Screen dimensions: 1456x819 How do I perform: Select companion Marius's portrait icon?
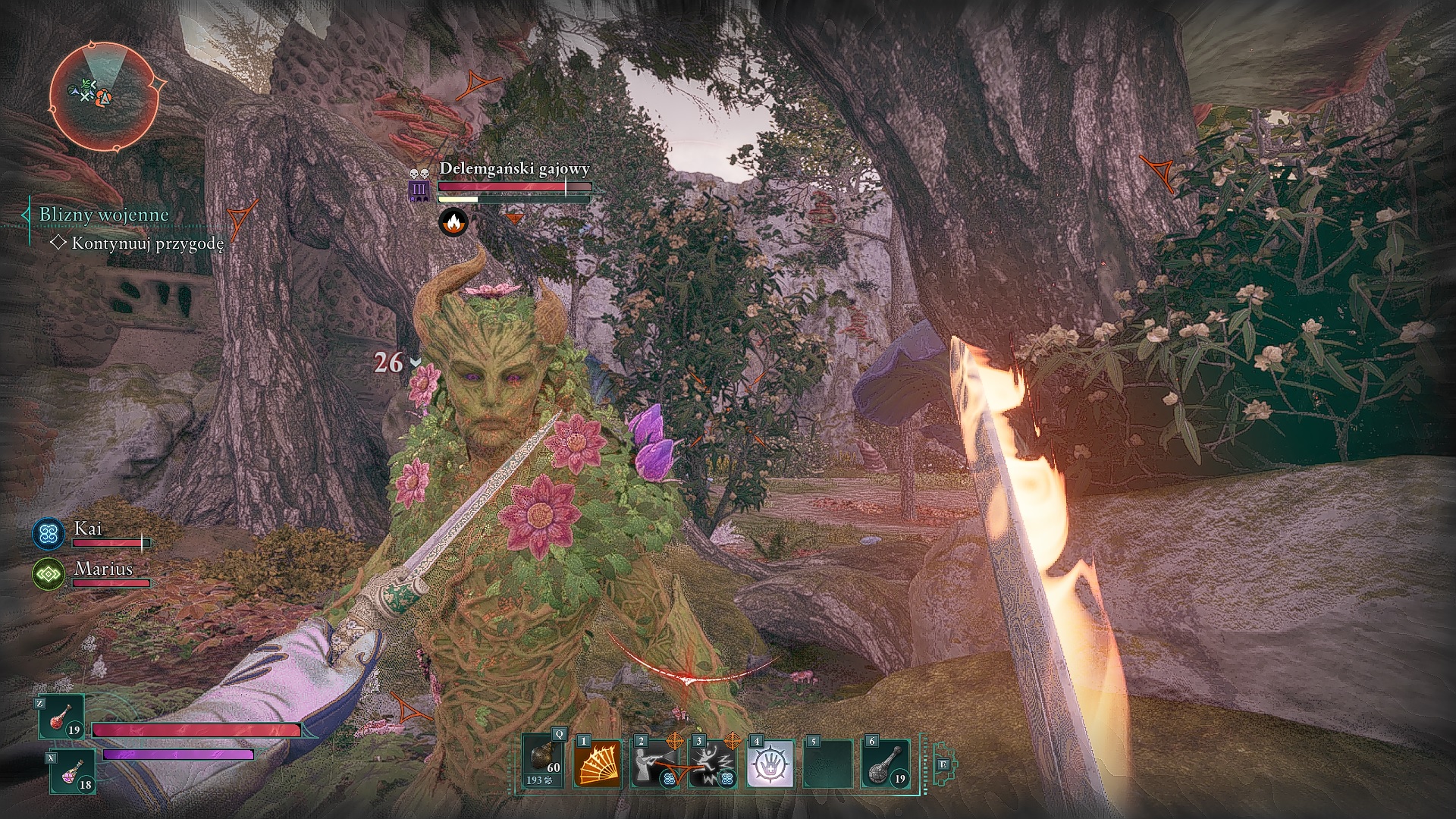coord(49,575)
